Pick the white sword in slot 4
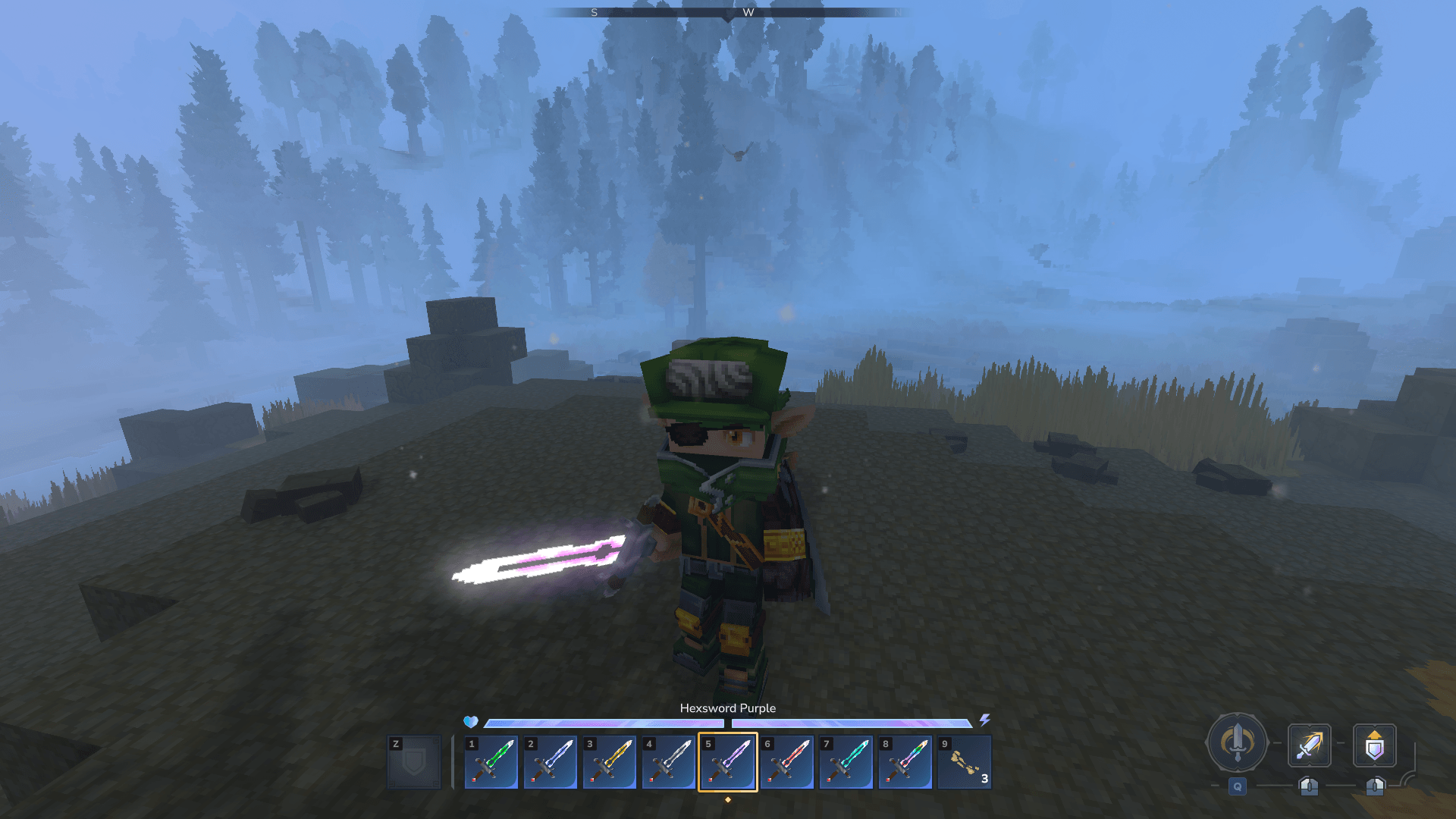The height and width of the screenshot is (819, 1456). point(668,762)
